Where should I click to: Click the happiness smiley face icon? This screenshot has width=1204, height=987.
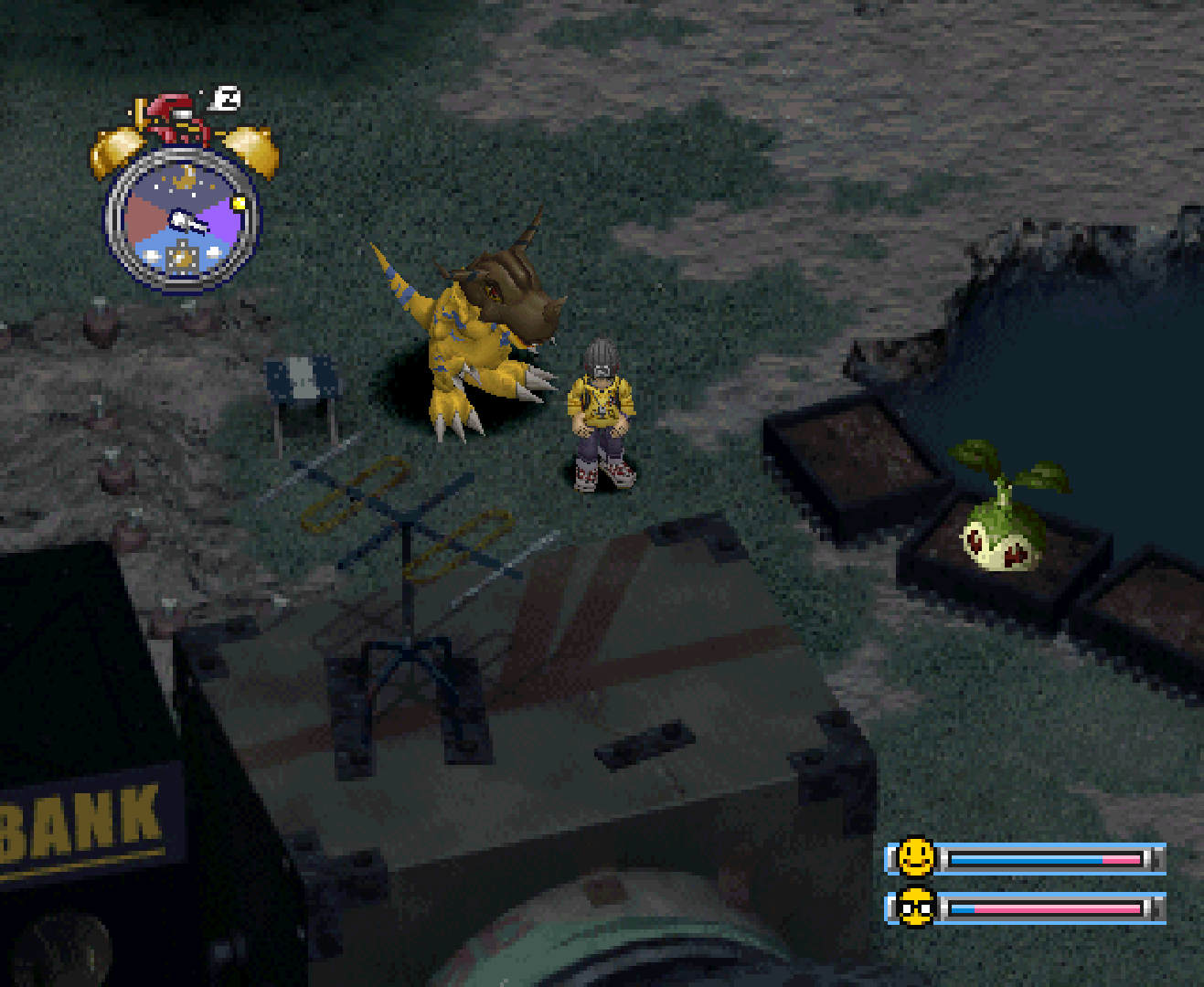click(915, 857)
